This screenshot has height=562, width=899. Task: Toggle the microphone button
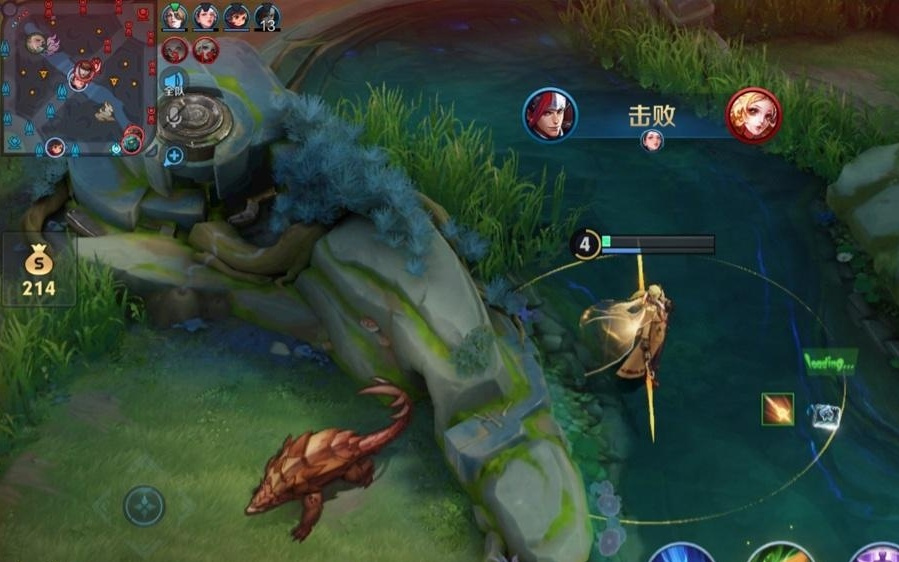[x=174, y=118]
